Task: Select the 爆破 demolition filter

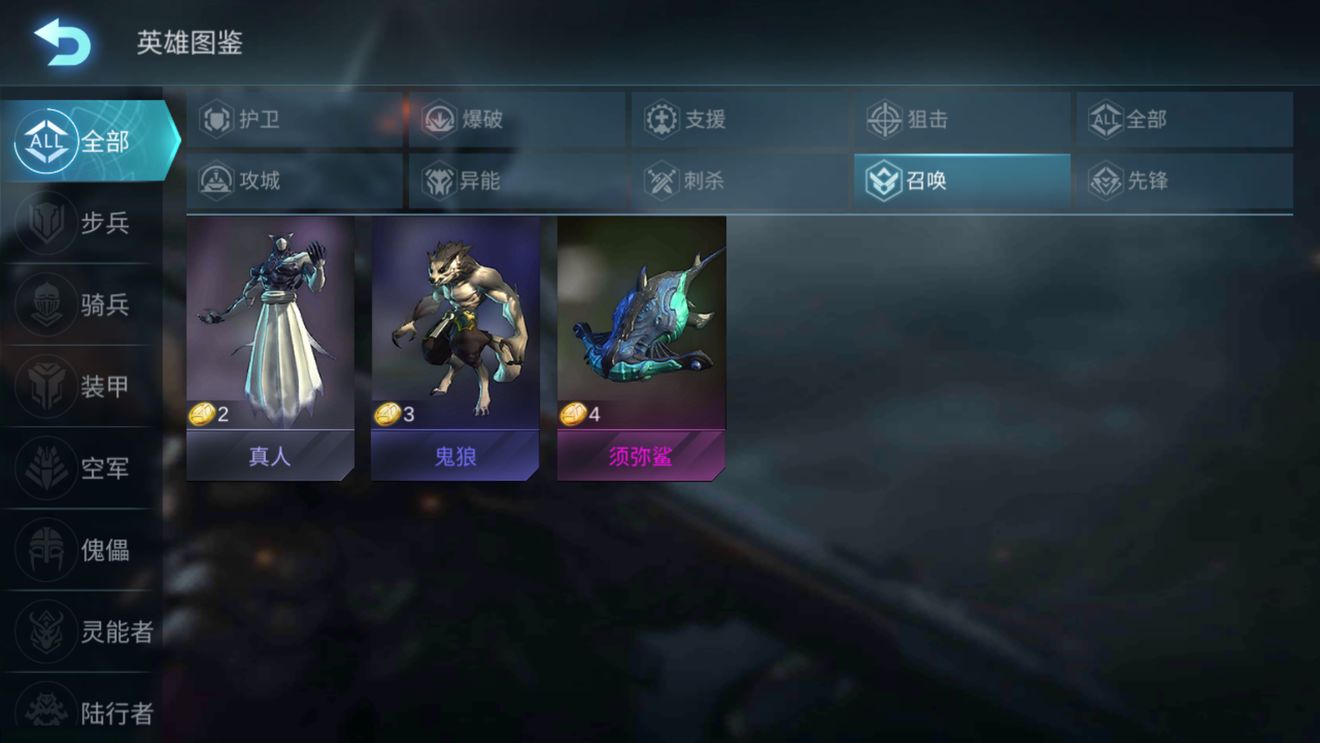Action: pyautogui.click(x=468, y=119)
